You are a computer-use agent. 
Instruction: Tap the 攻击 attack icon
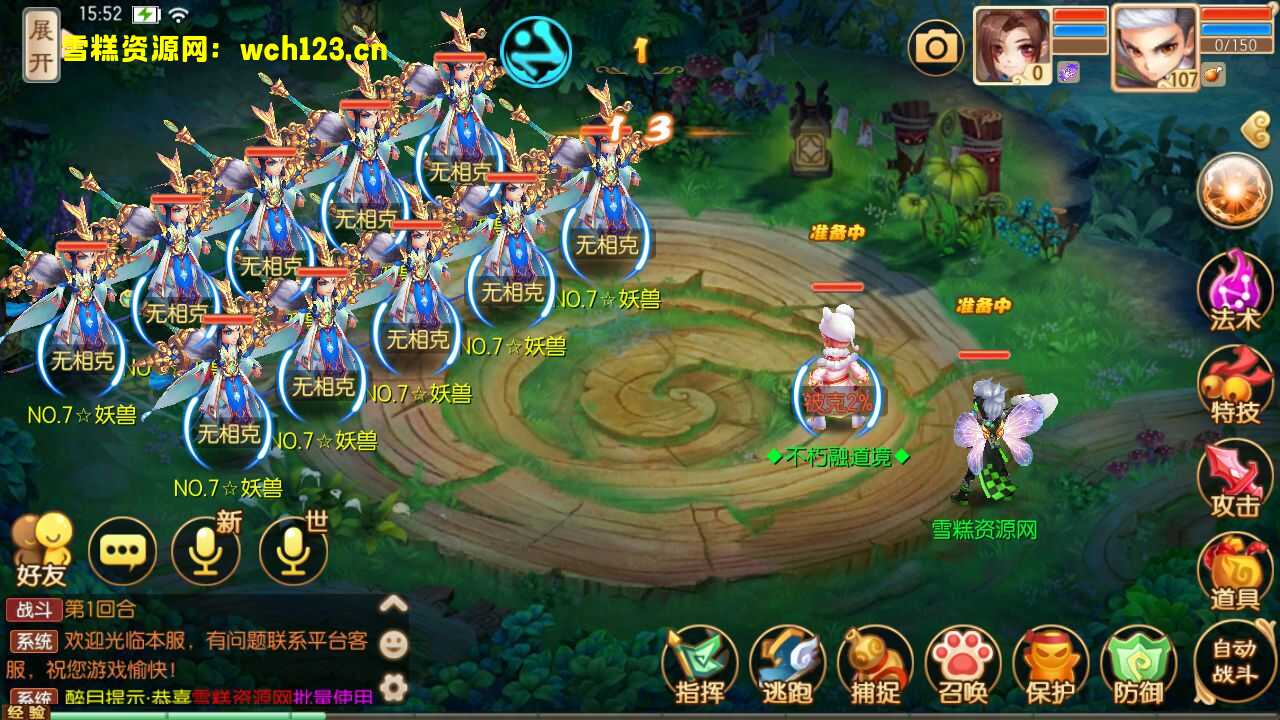click(1236, 478)
